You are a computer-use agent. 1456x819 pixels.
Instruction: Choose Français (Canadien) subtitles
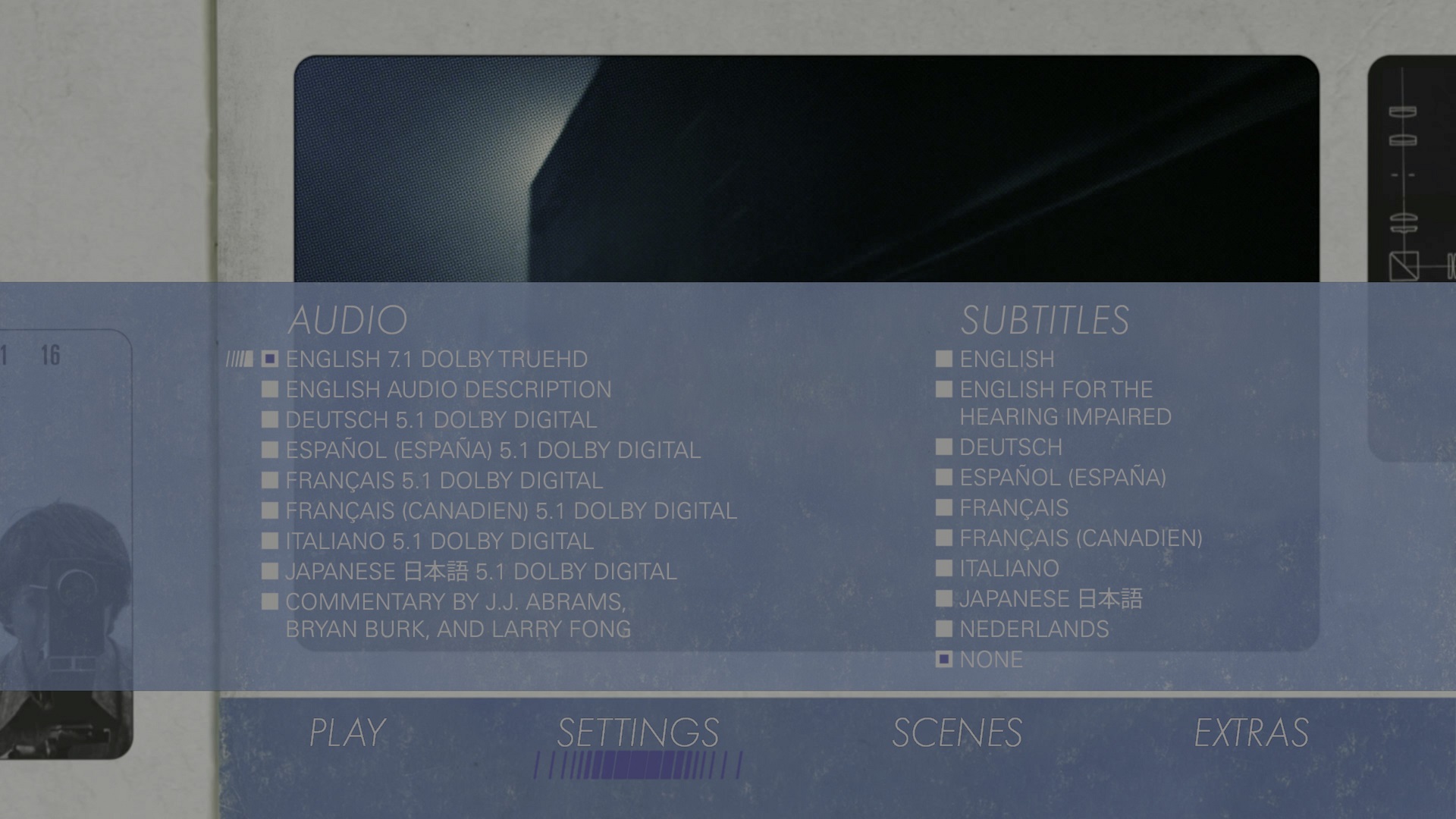(x=1081, y=538)
